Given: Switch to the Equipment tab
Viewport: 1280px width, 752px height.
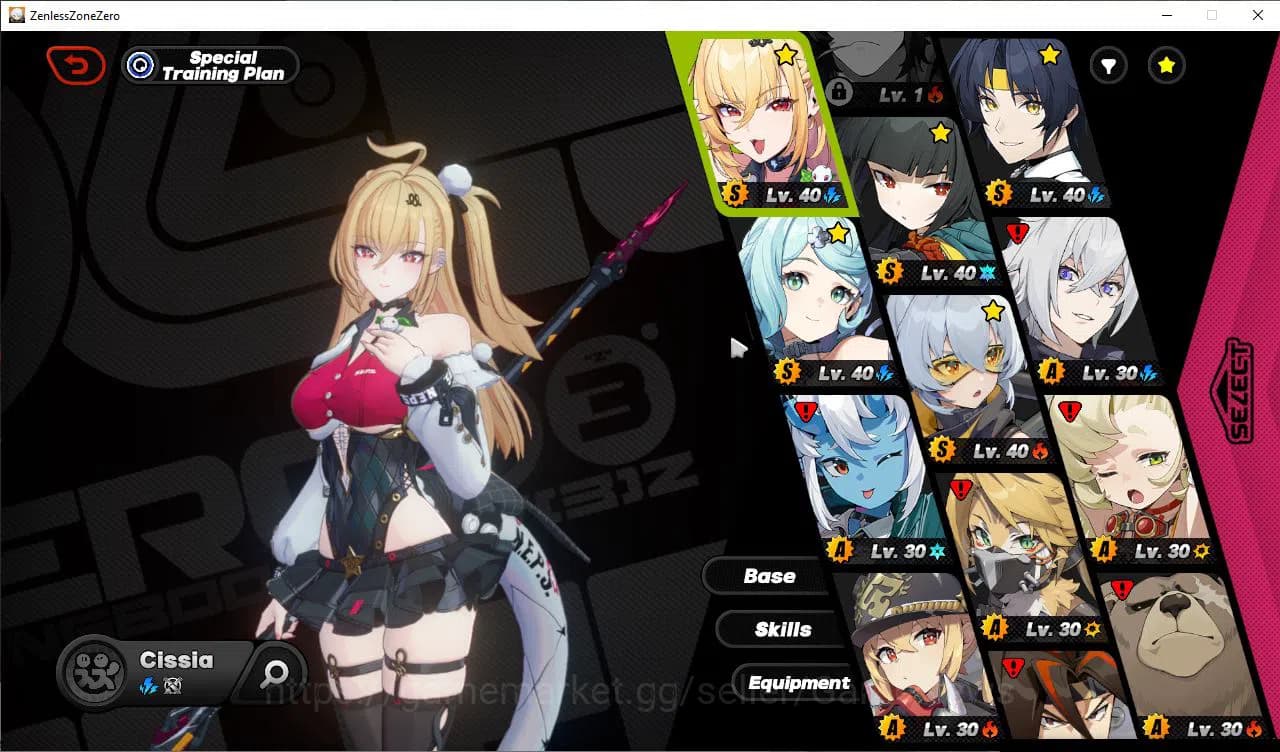Looking at the screenshot, I should [x=798, y=682].
